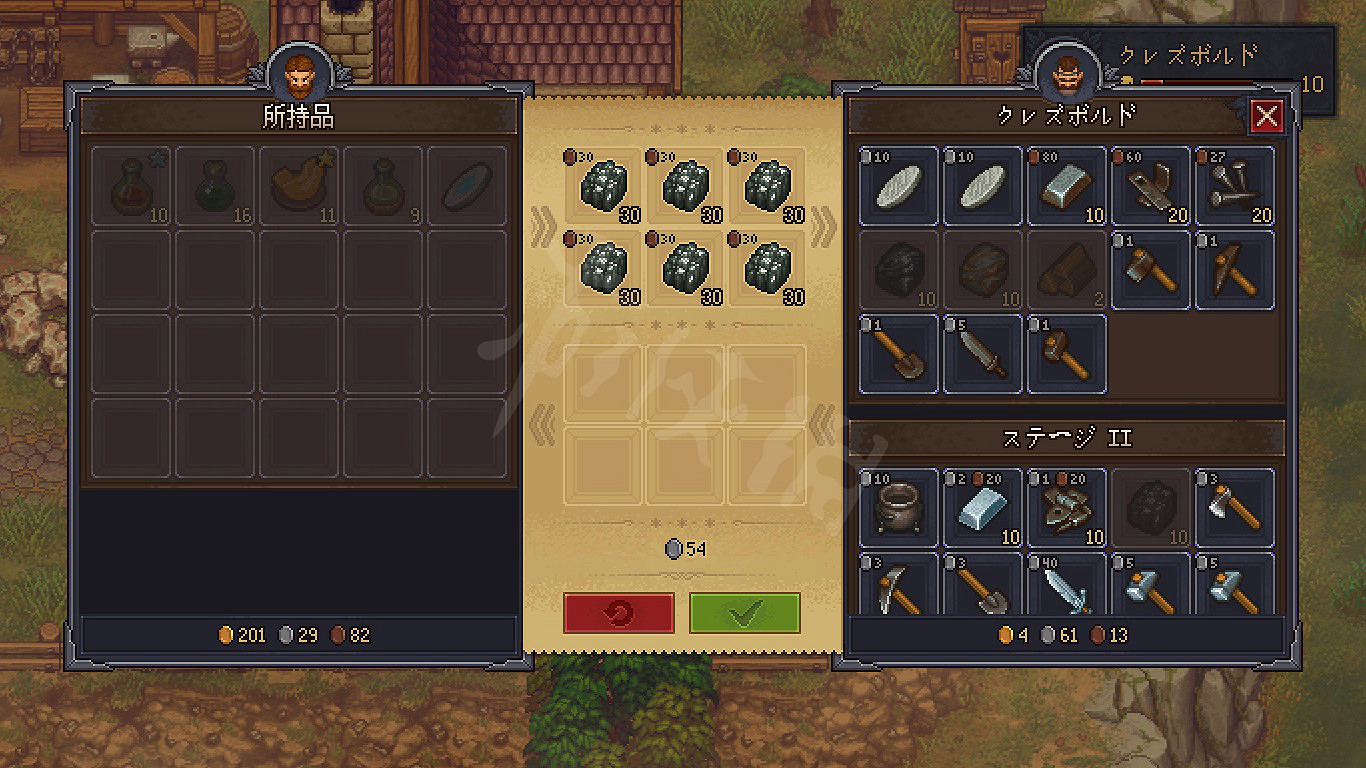
Task: Choose the blue oval lens in the inventory
Action: pos(467,186)
